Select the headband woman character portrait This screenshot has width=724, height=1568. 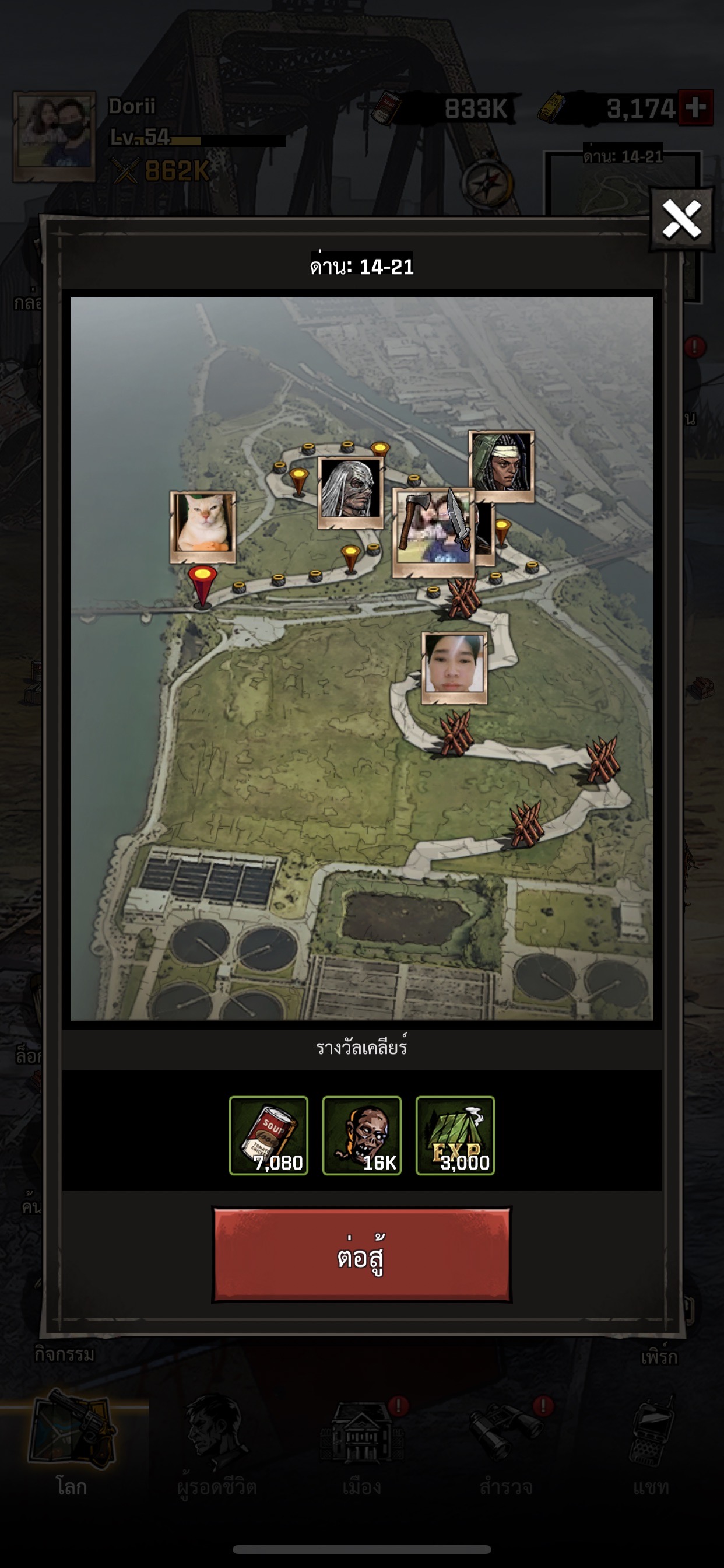(501, 465)
